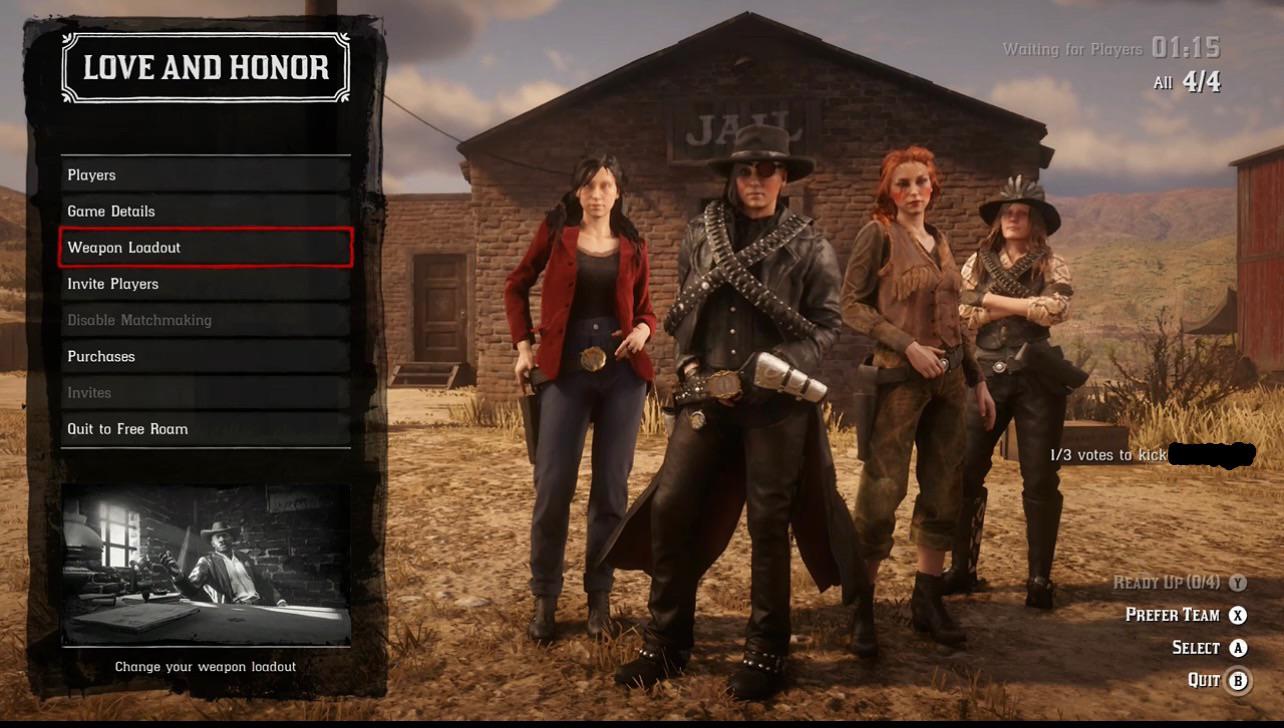Click the A button icon next to Select
This screenshot has width=1284, height=728.
[x=1240, y=647]
